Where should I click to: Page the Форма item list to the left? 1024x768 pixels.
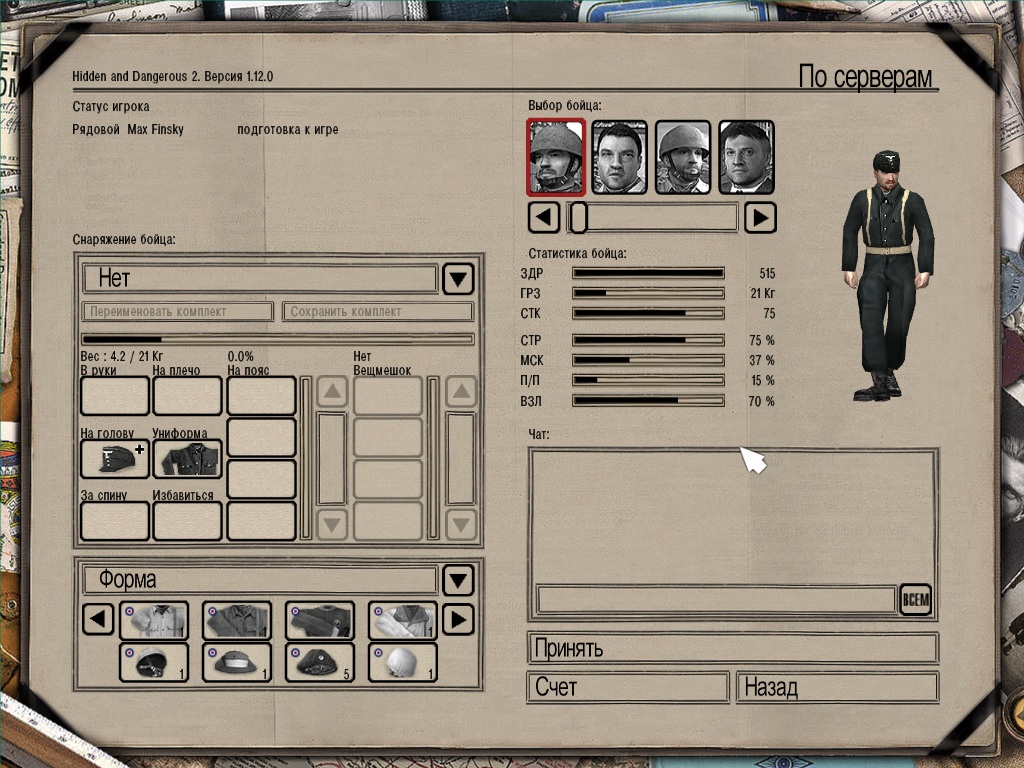click(x=97, y=620)
